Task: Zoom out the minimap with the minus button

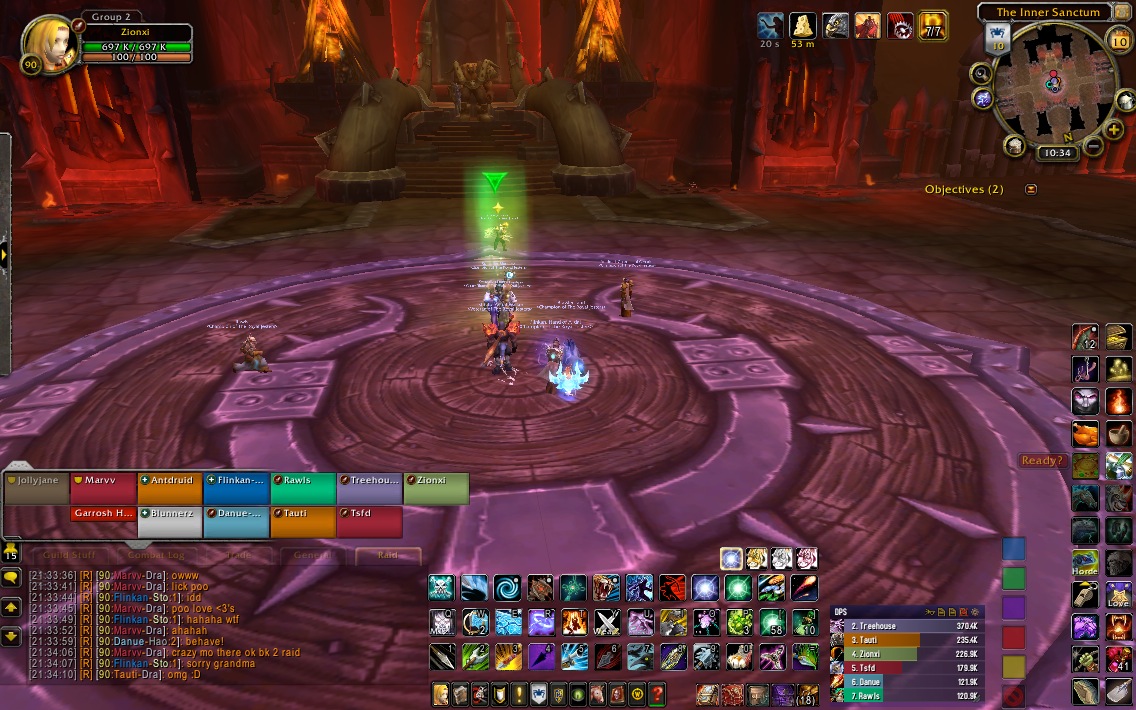Action: coord(1092,146)
